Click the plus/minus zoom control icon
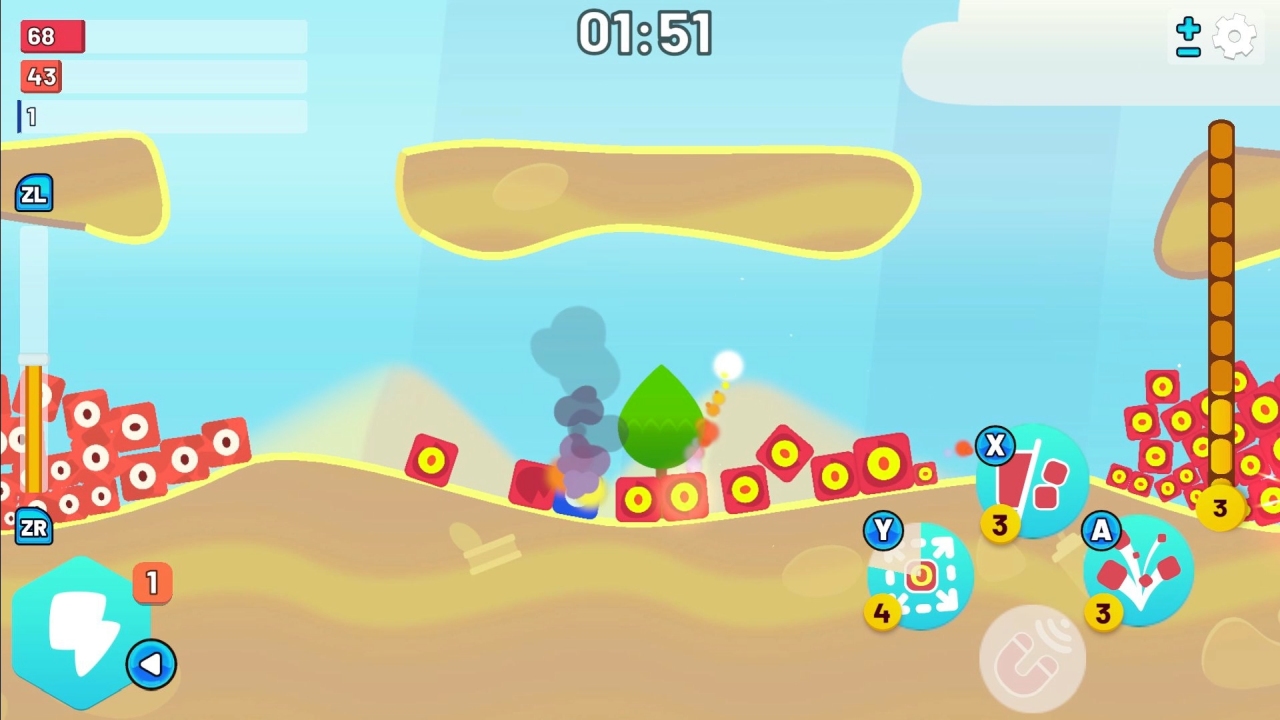 [1186, 36]
